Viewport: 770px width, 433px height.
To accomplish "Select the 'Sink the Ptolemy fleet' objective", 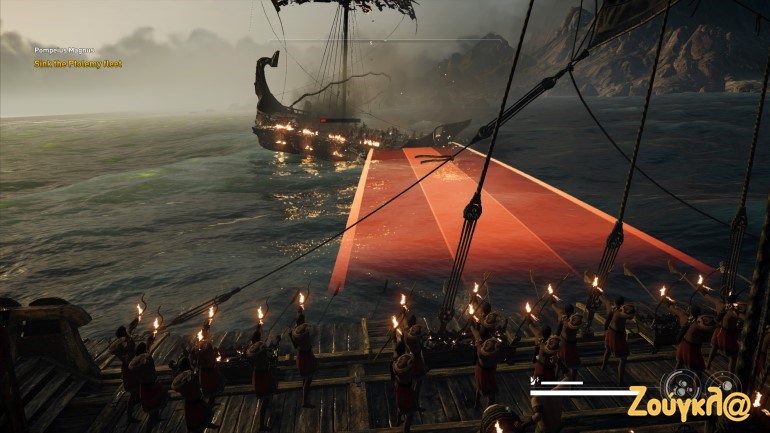I will pyautogui.click(x=78, y=63).
